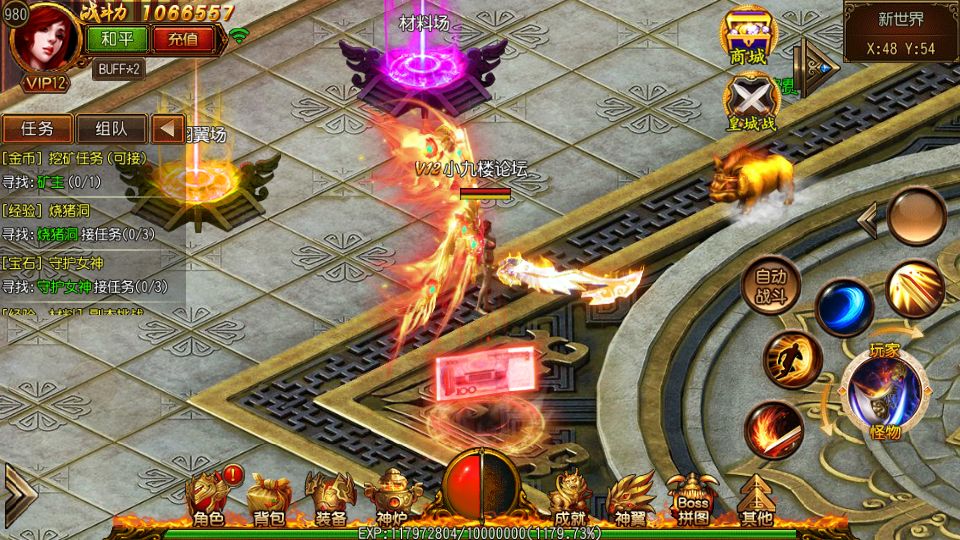Switch to the 任务 quest tab
The image size is (960, 540).
click(37, 128)
